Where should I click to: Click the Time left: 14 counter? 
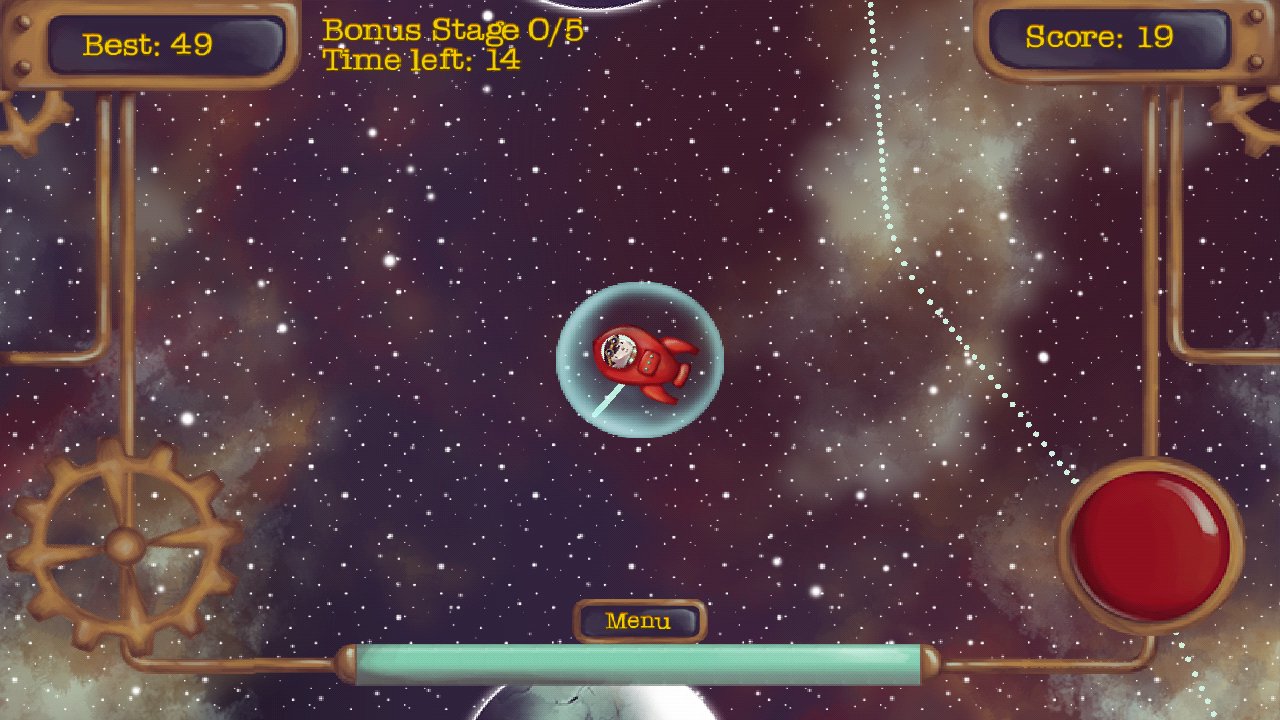click(418, 60)
